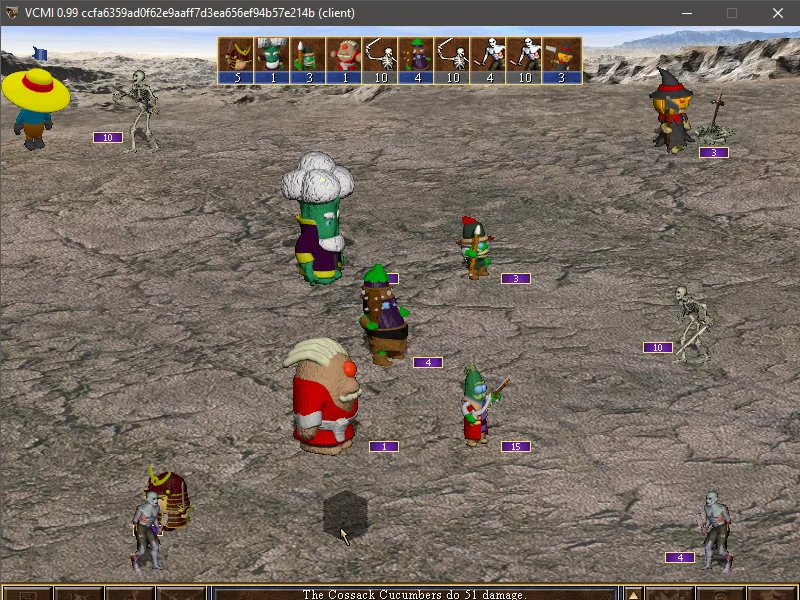Screen dimensions: 800x600
Task: Close the VCMI client window
Action: tap(778, 13)
